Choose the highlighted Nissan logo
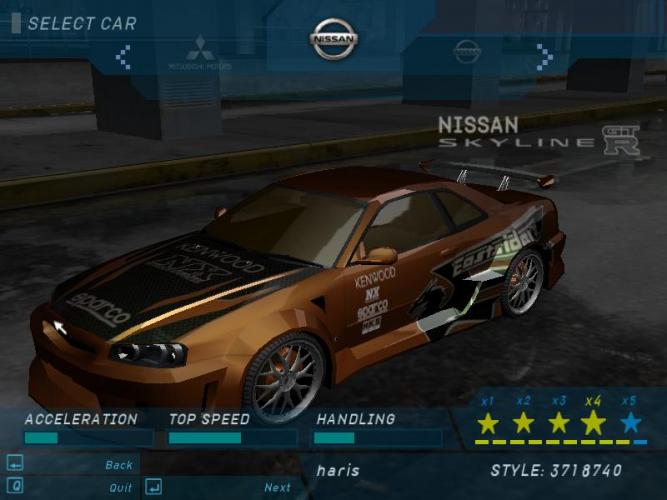The height and width of the screenshot is (500, 667). click(x=333, y=40)
